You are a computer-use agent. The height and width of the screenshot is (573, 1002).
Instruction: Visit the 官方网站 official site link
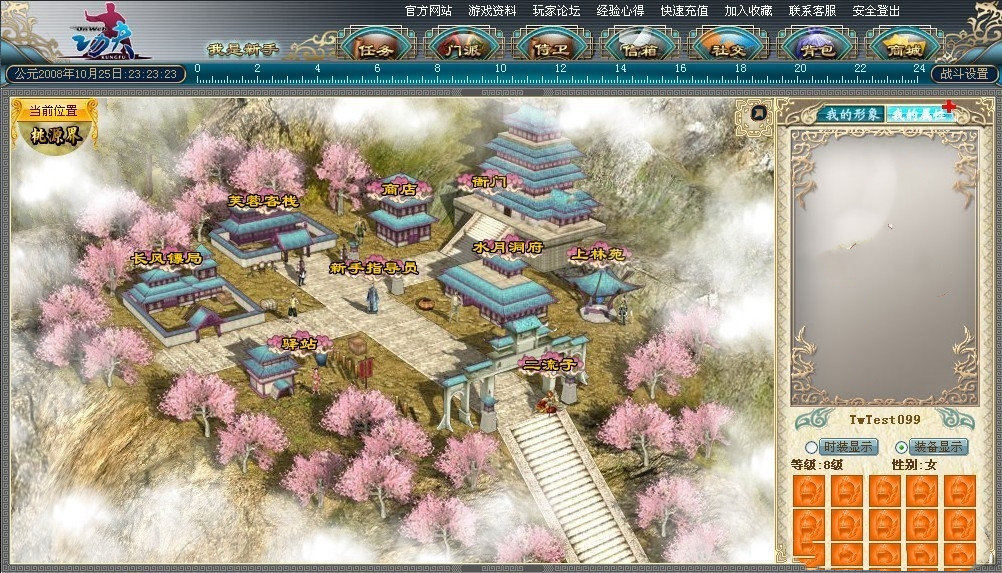click(429, 11)
